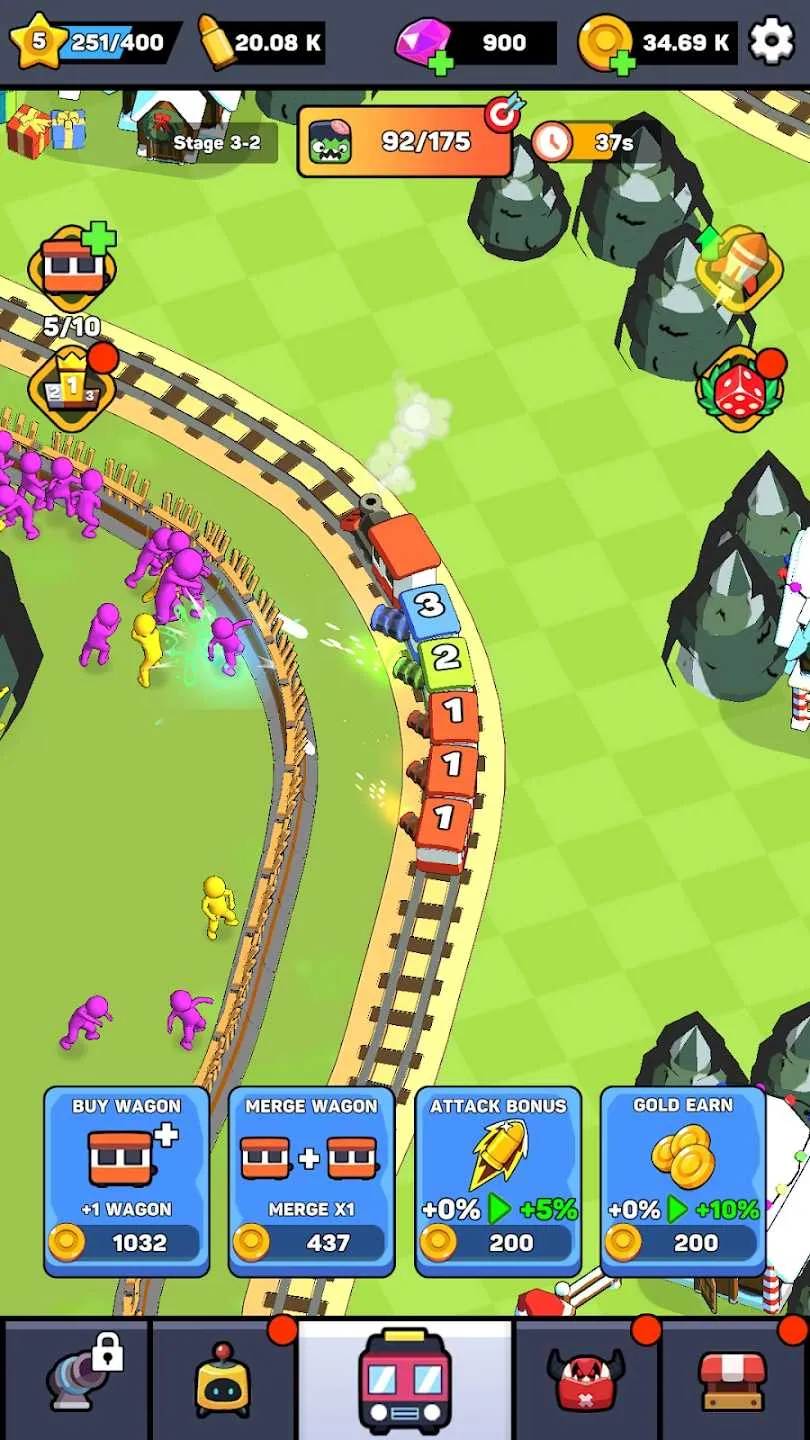Screen dimensions: 810x1440
Task: Add more gold coins
Action: point(622,62)
